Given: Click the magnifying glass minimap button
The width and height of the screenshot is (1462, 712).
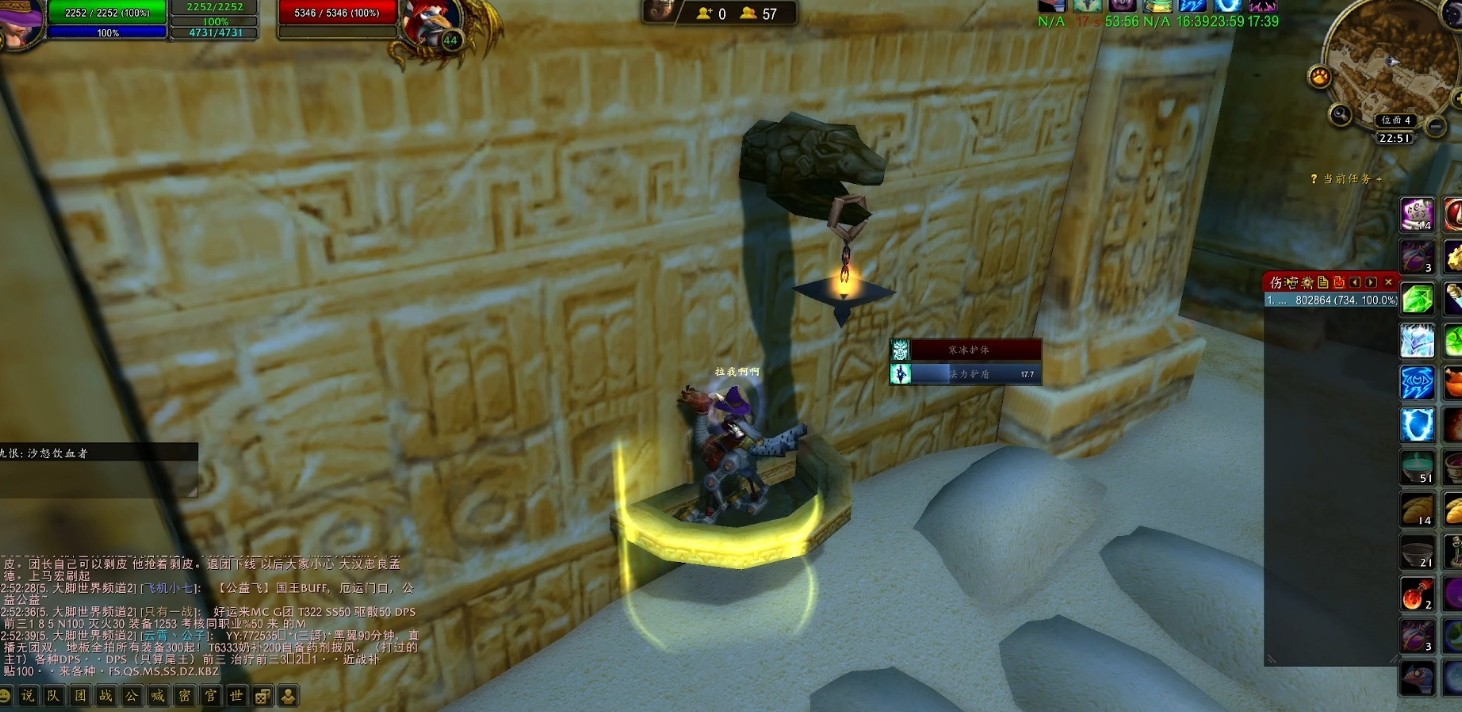Looking at the screenshot, I should 1341,114.
